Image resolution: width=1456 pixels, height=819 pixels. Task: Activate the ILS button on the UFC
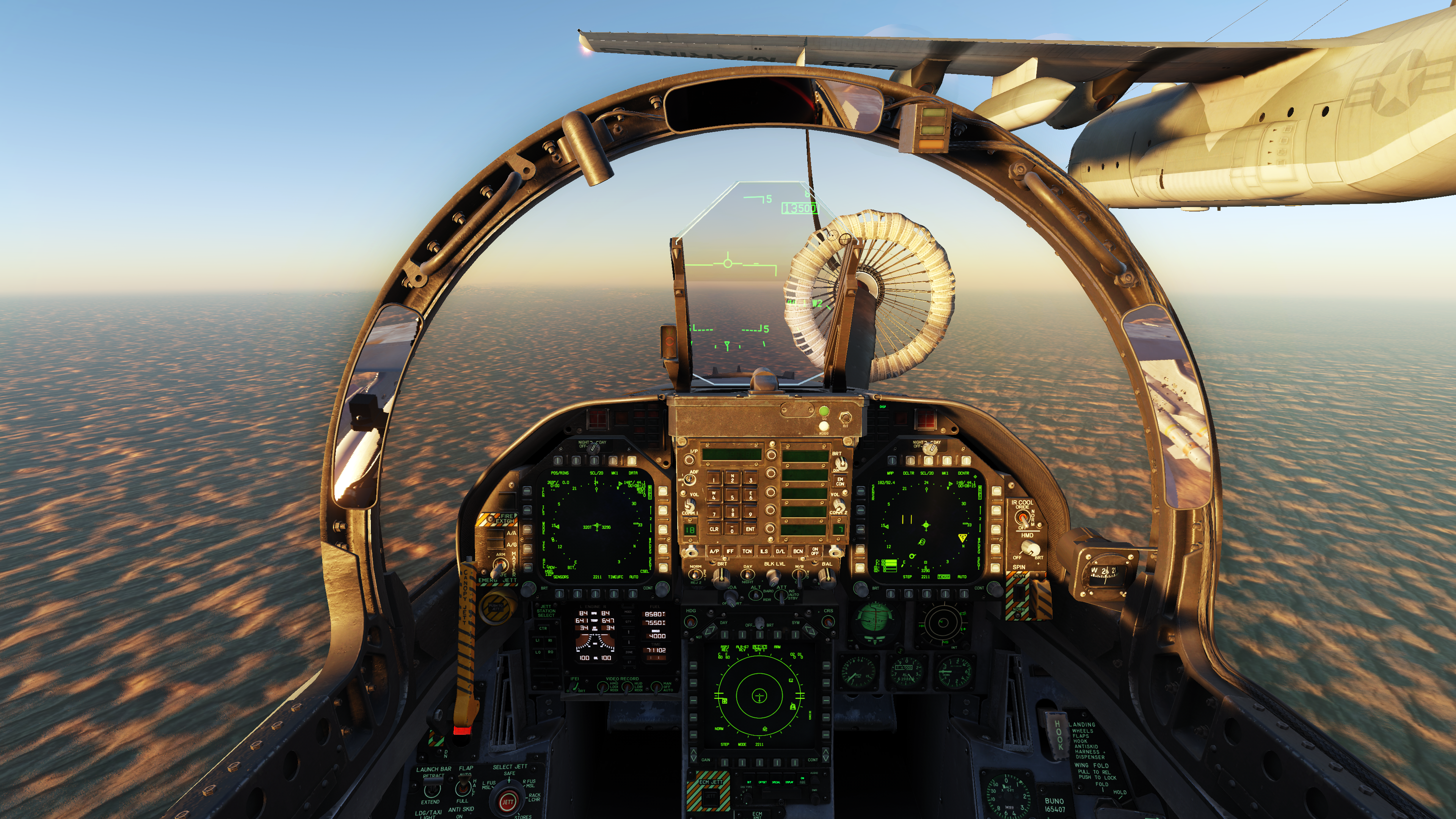[764, 551]
